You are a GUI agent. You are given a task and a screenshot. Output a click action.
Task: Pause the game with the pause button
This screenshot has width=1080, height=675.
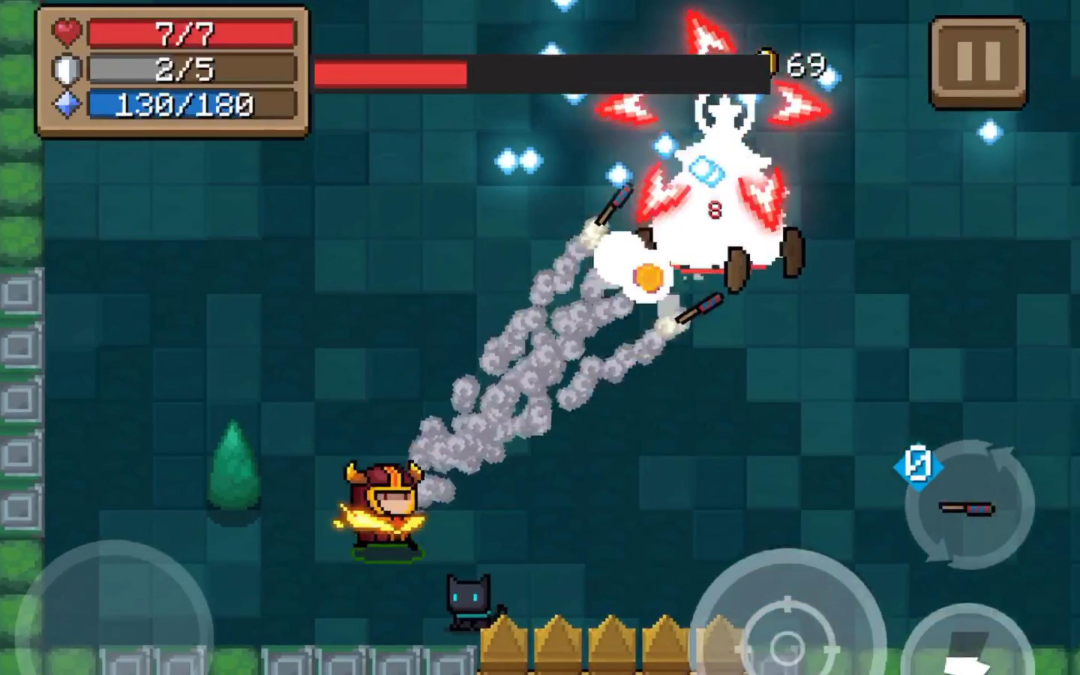click(978, 62)
